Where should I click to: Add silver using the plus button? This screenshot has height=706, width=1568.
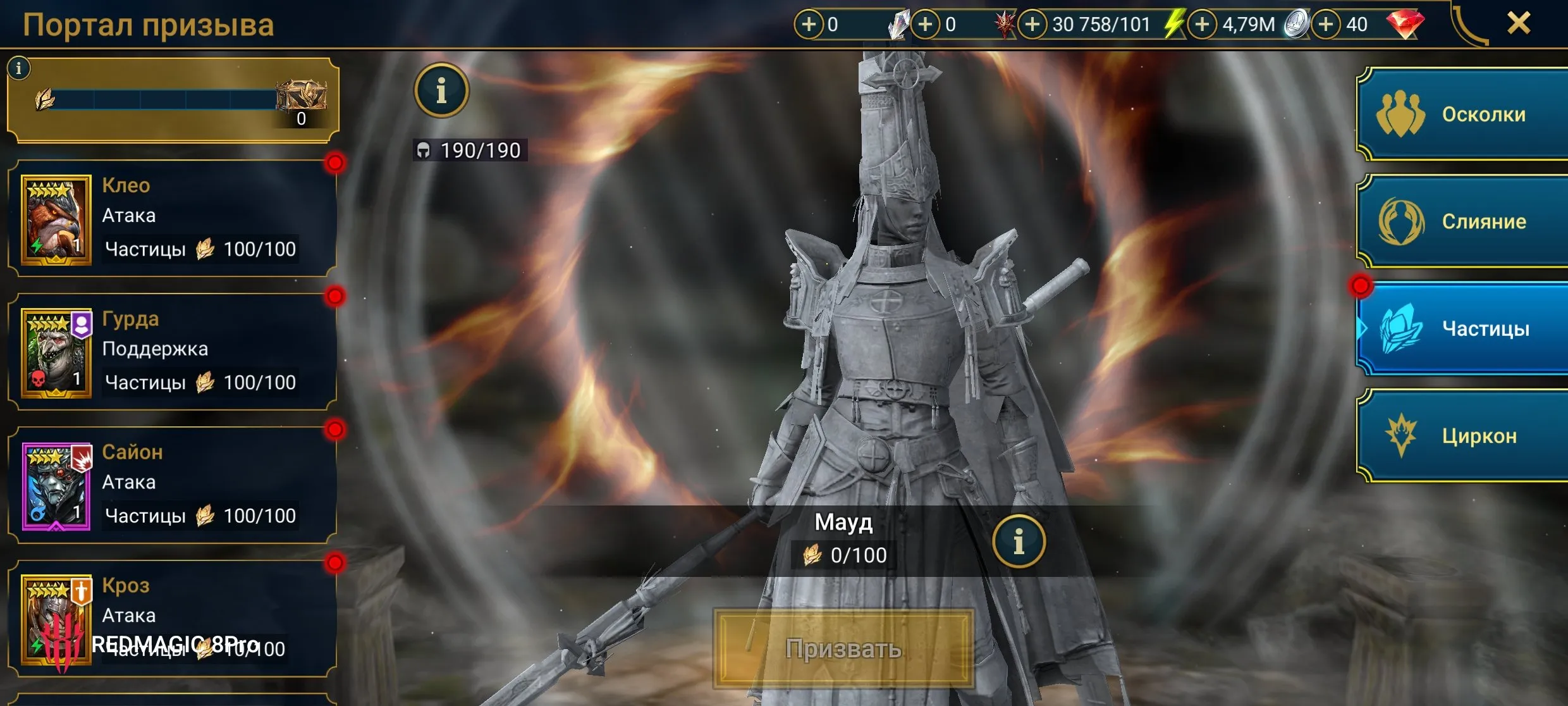coord(1202,25)
